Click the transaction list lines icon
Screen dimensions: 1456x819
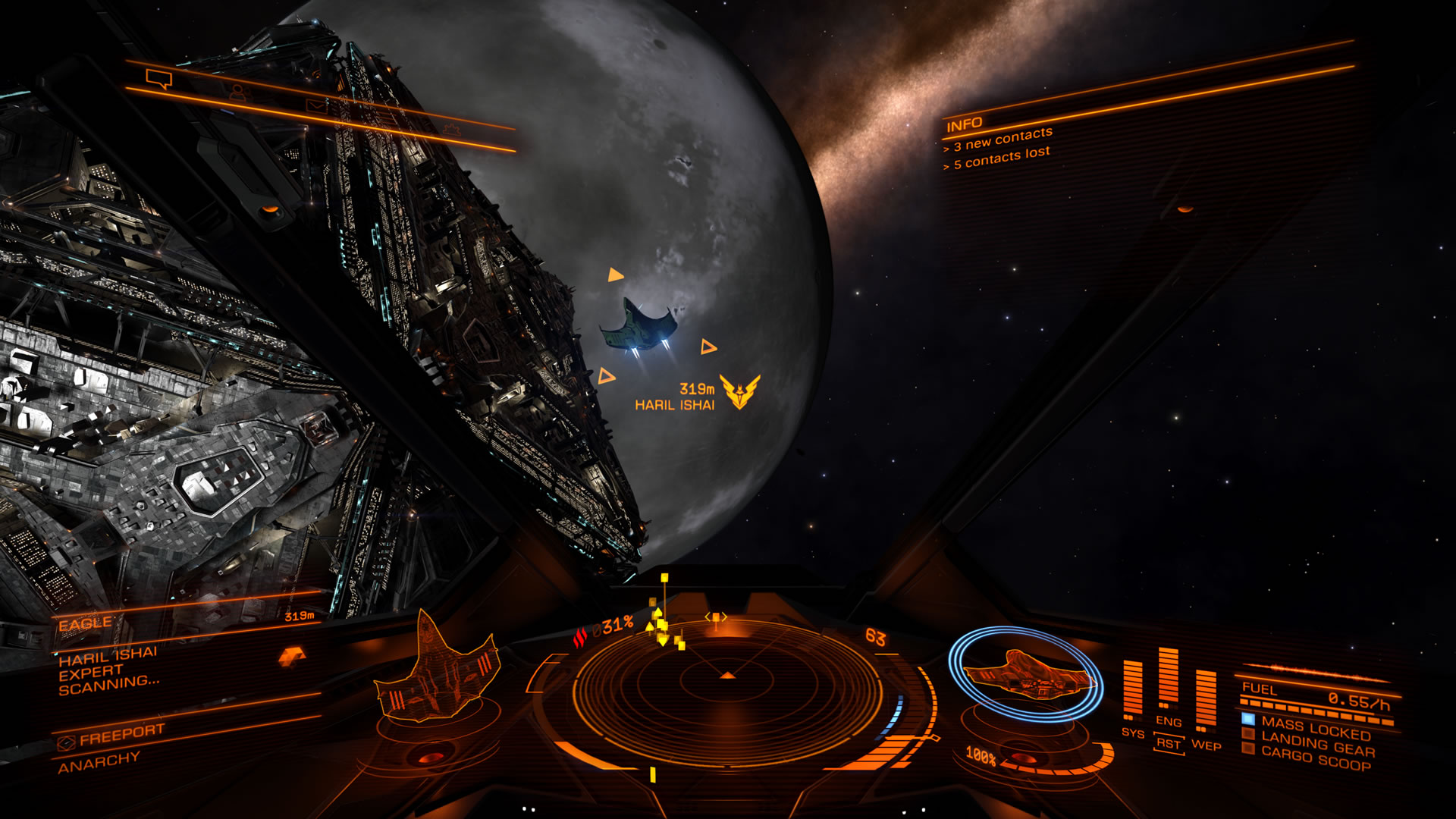(386, 116)
